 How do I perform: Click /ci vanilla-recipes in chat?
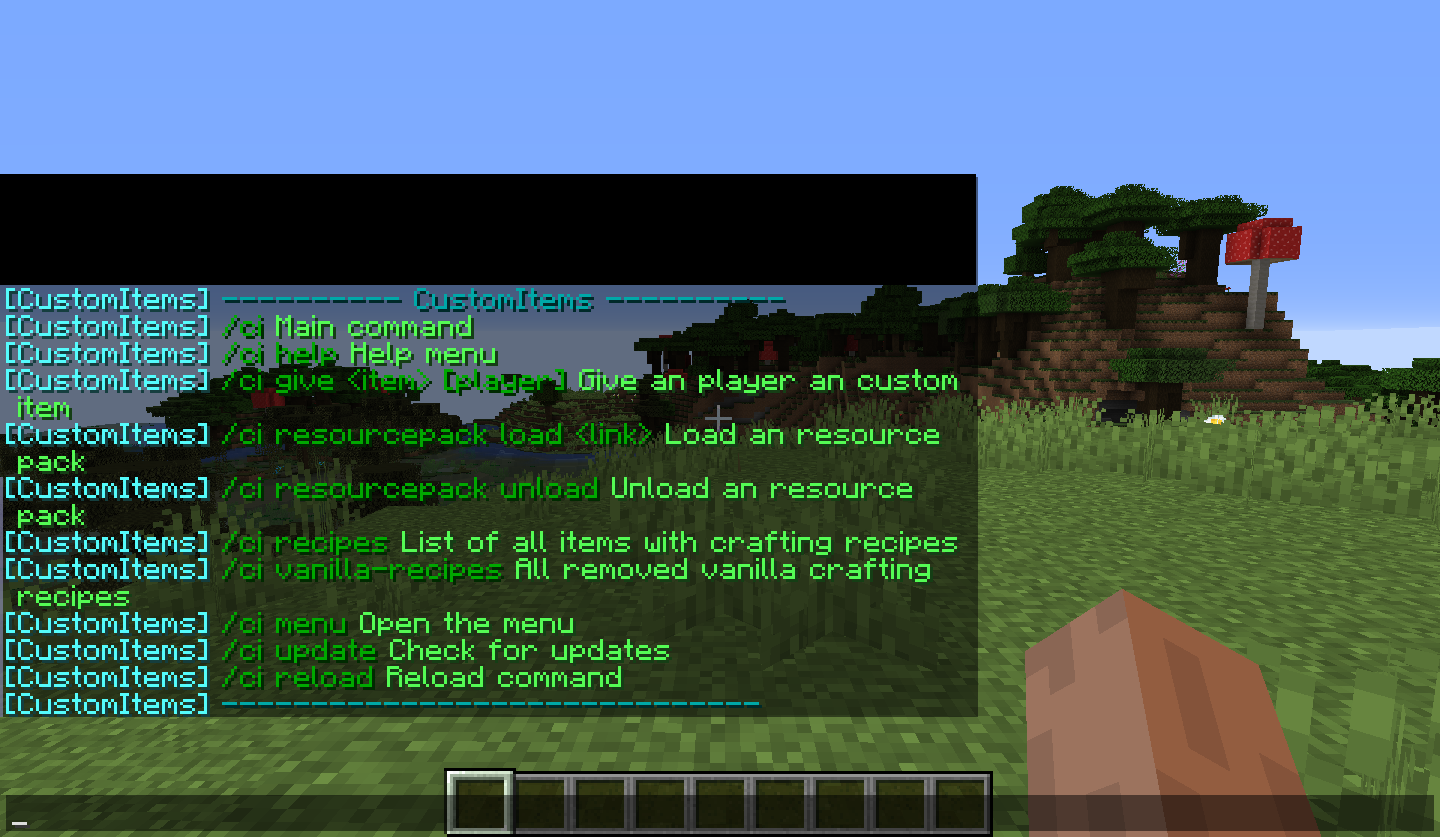(x=360, y=569)
